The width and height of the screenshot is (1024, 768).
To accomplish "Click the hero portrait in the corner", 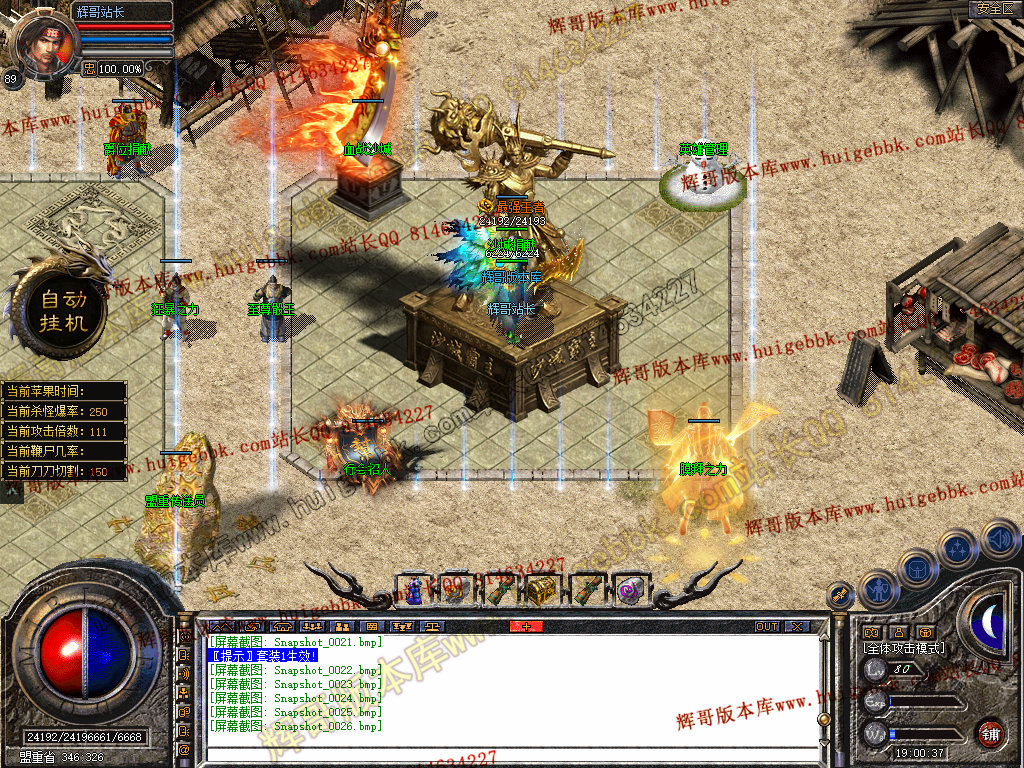I will [x=45, y=44].
